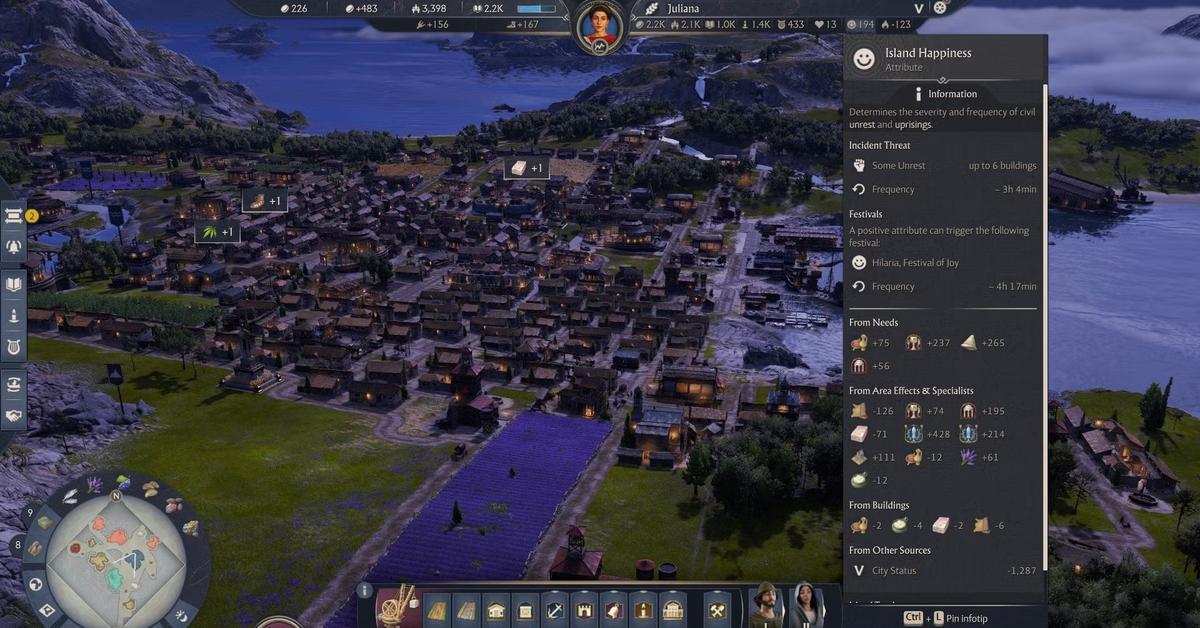Screen dimensions: 1200x628
Task: Click the info button left of build toolbar
Action: [365, 591]
